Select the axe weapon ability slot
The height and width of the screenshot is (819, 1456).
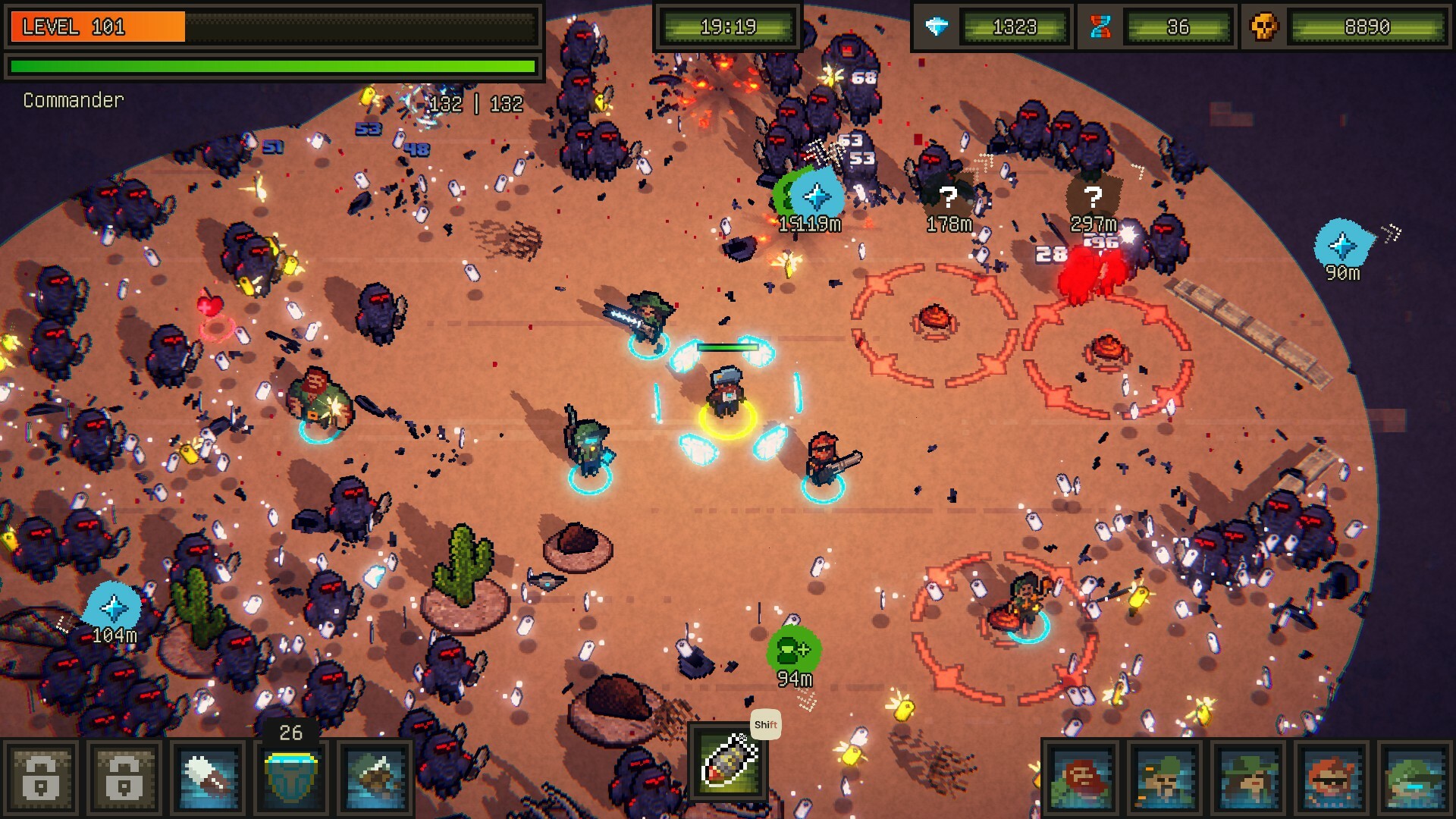(375, 777)
